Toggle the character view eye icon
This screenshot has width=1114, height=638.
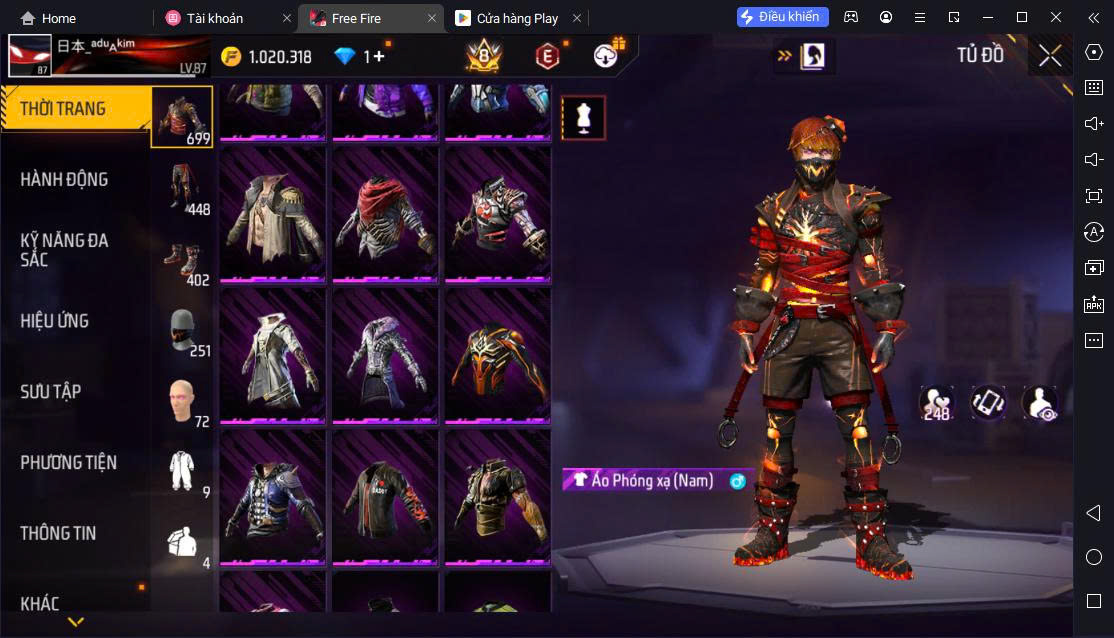[x=1040, y=403]
